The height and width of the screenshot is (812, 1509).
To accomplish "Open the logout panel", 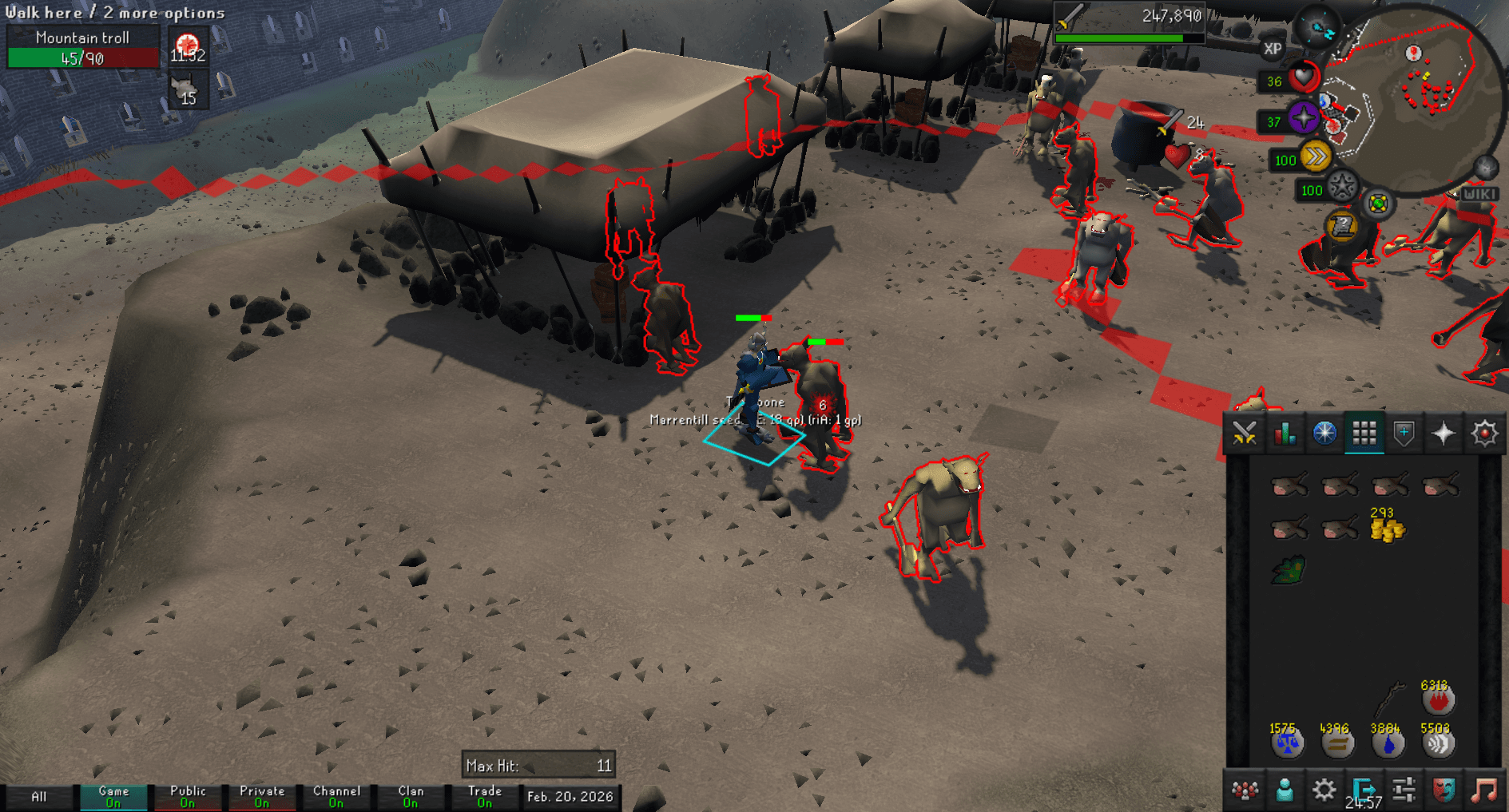I will [x=1363, y=789].
